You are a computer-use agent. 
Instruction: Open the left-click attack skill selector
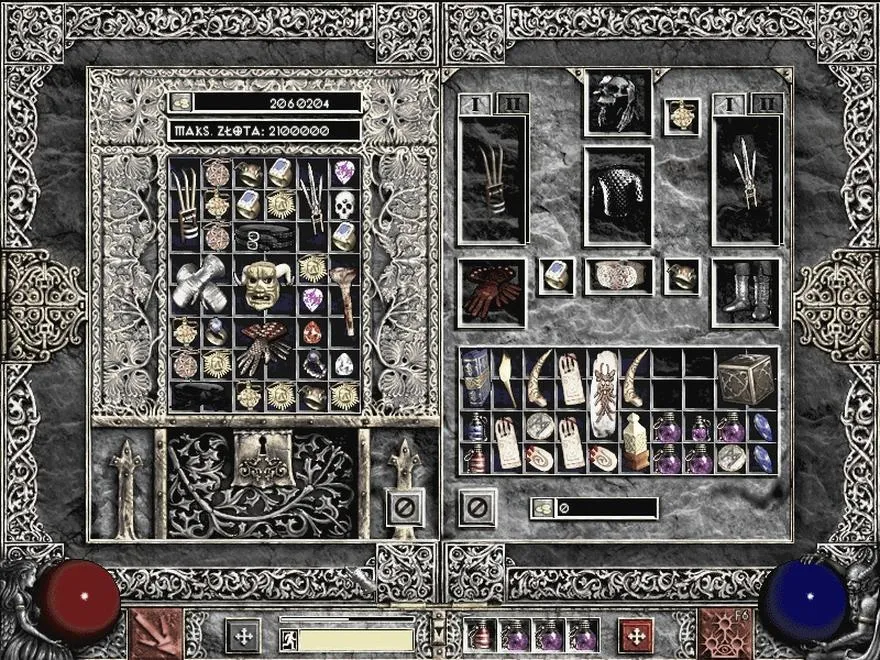155,633
